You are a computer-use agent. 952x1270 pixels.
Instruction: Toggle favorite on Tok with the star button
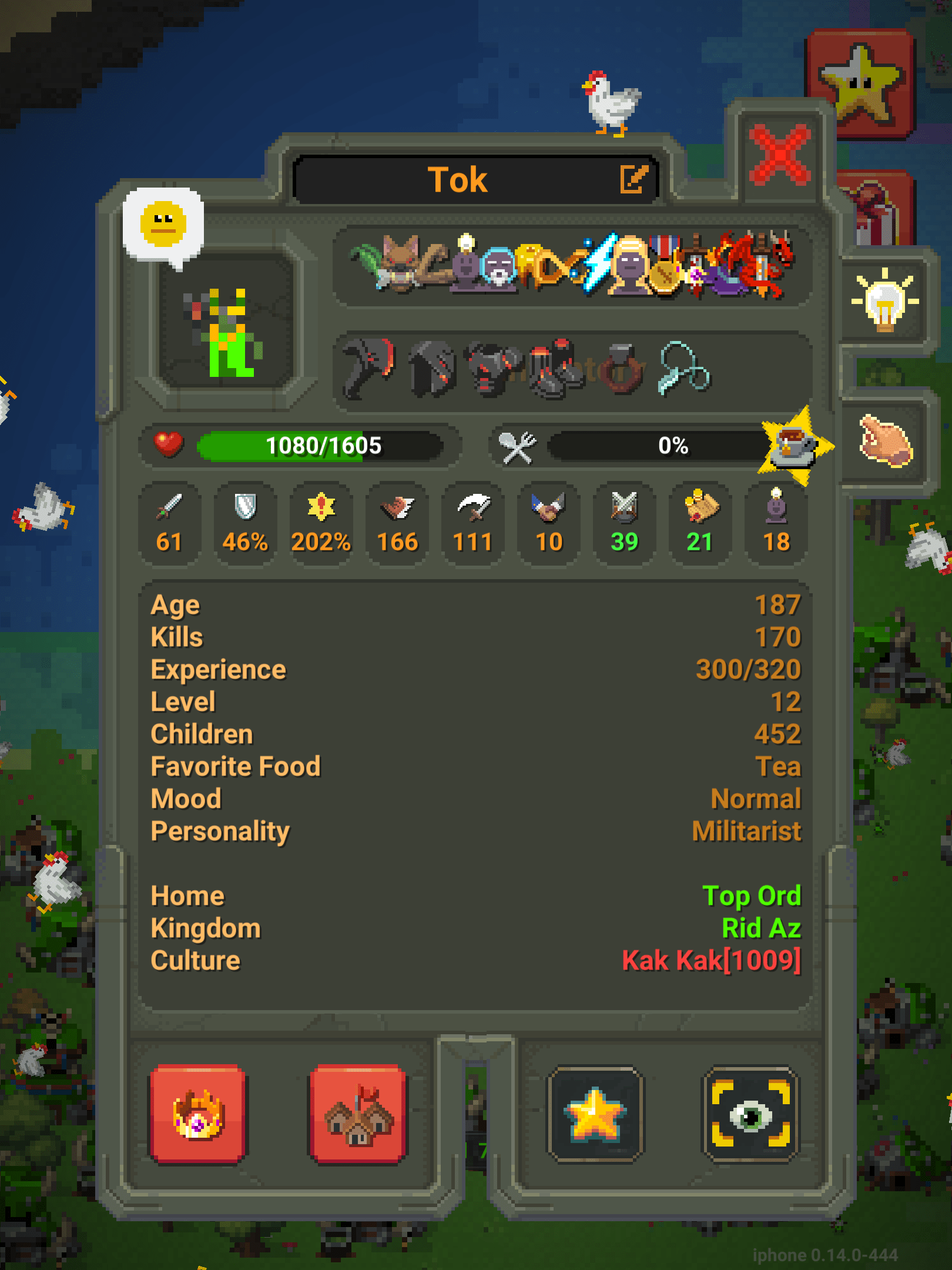[595, 1114]
